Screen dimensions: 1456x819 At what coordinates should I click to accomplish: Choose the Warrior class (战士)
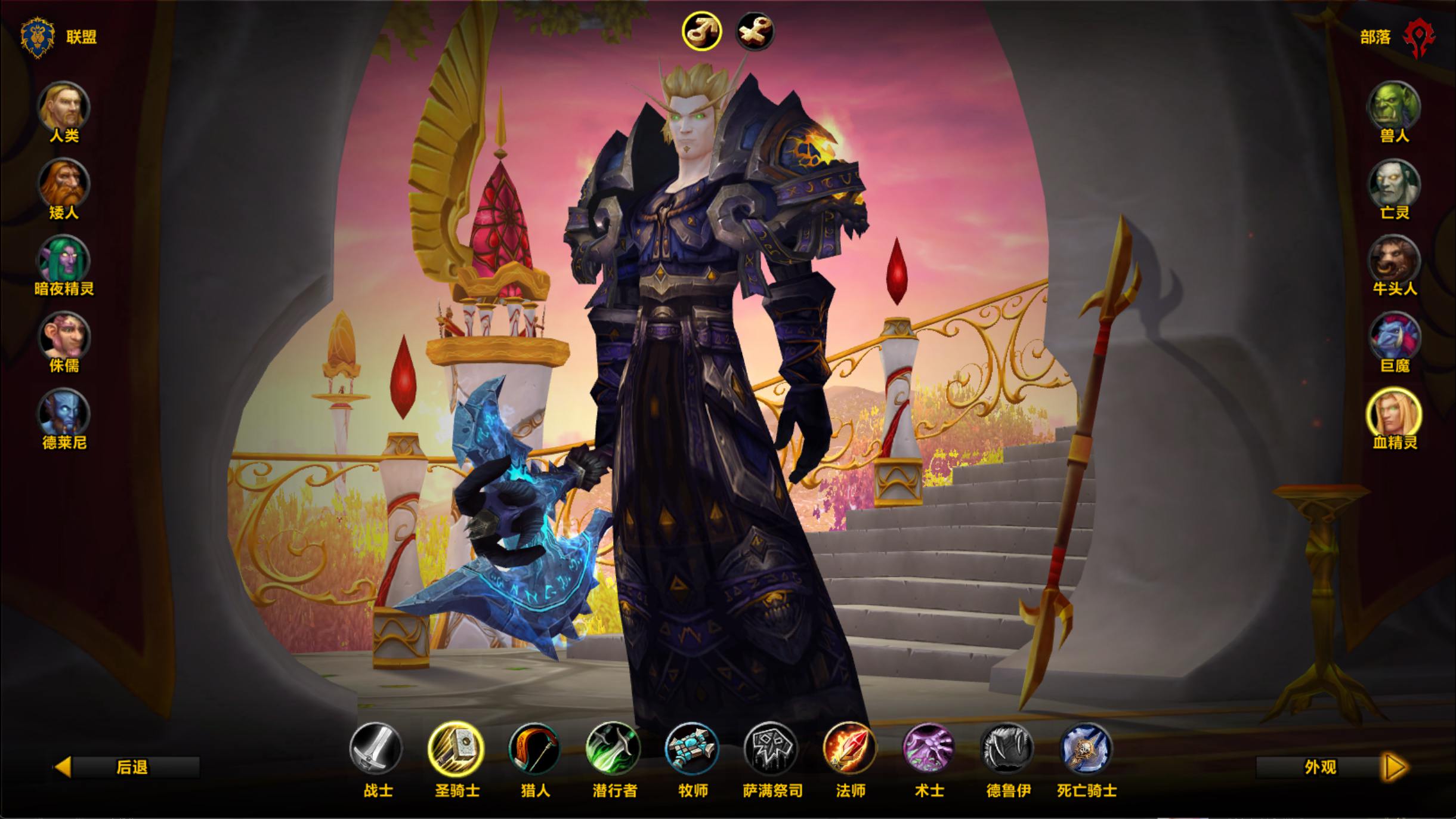[x=377, y=748]
